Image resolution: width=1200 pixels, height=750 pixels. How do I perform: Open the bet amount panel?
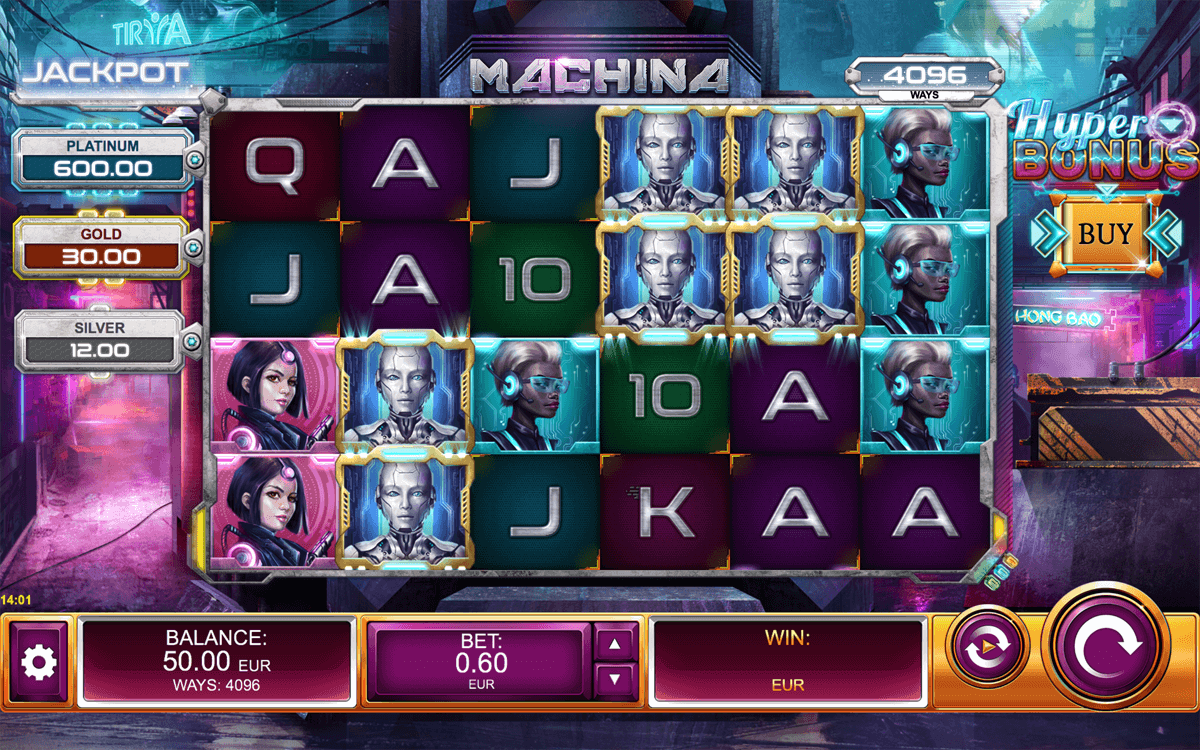tap(475, 661)
